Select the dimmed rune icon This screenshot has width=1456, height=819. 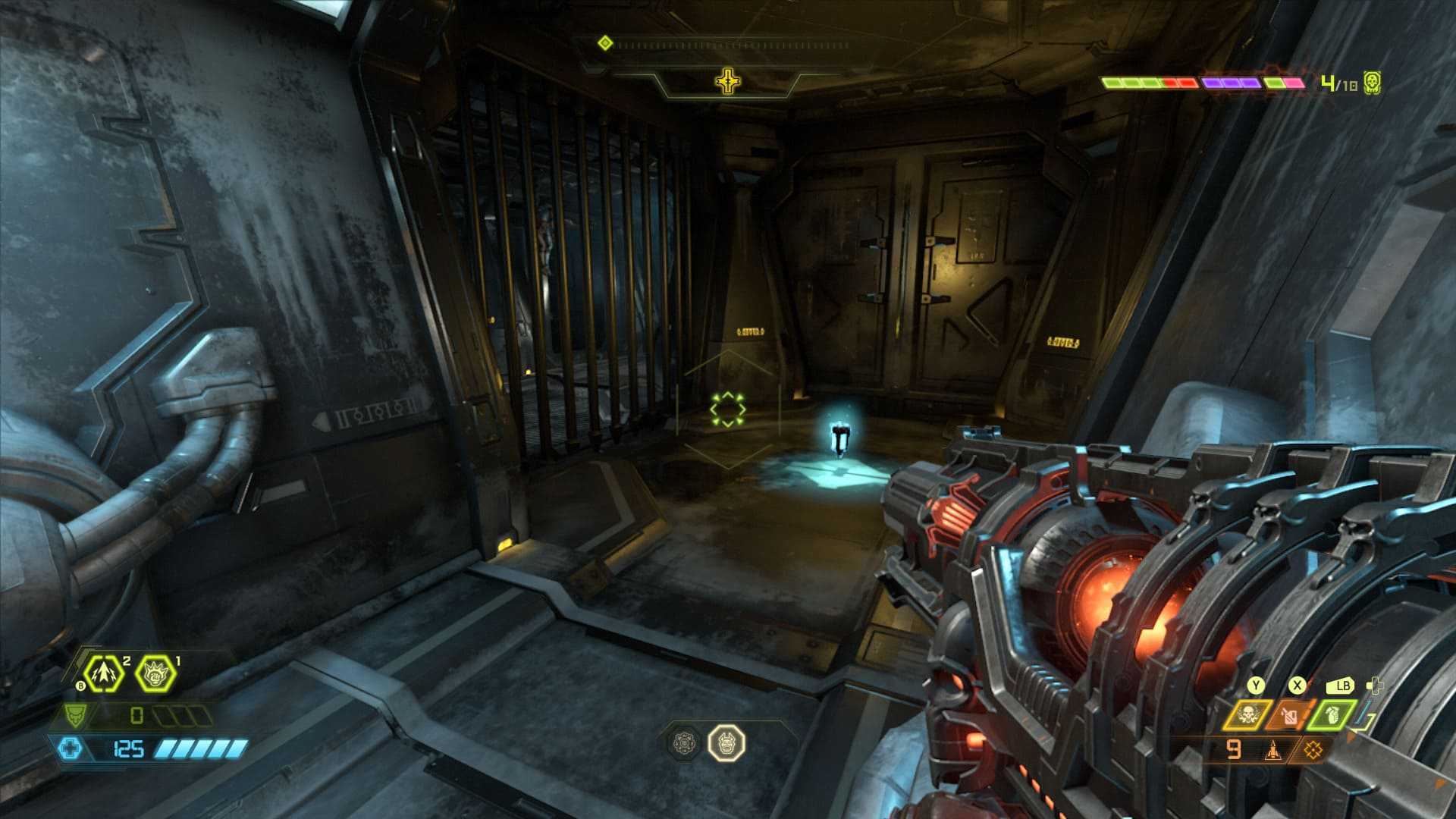pos(685,742)
